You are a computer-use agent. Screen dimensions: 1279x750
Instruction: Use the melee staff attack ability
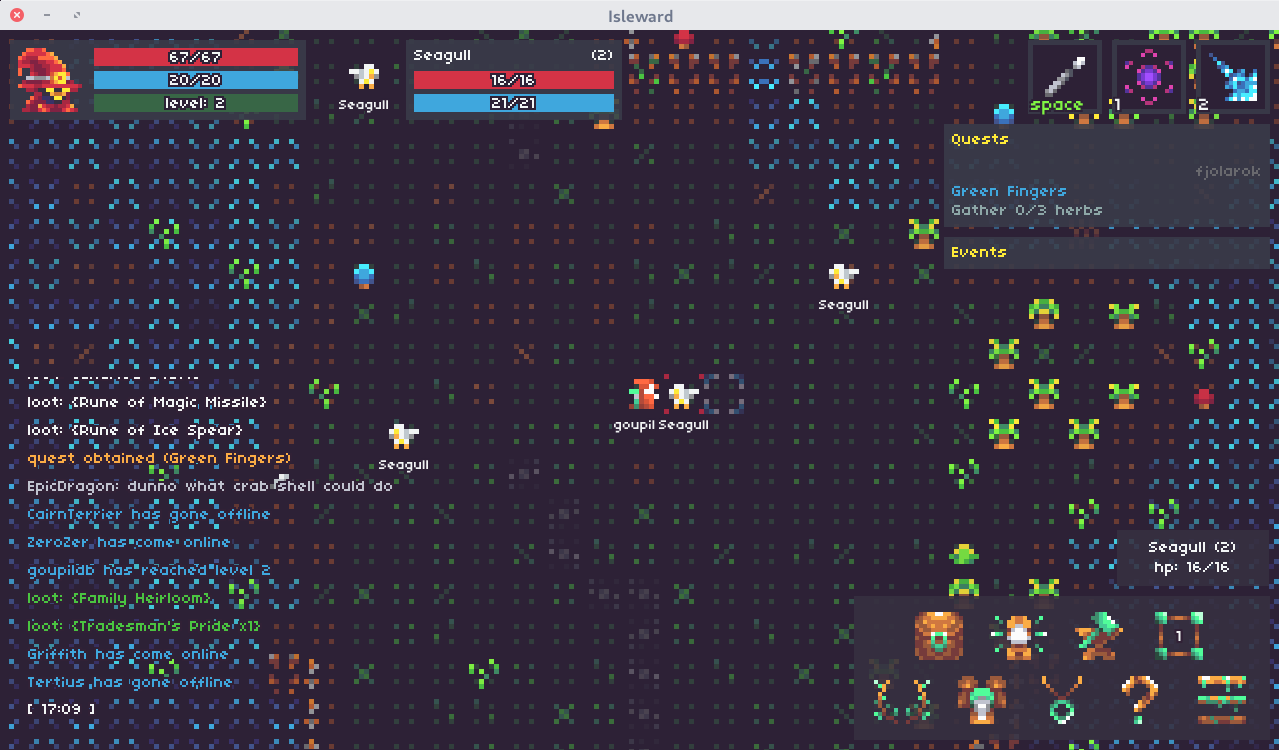(1063, 76)
